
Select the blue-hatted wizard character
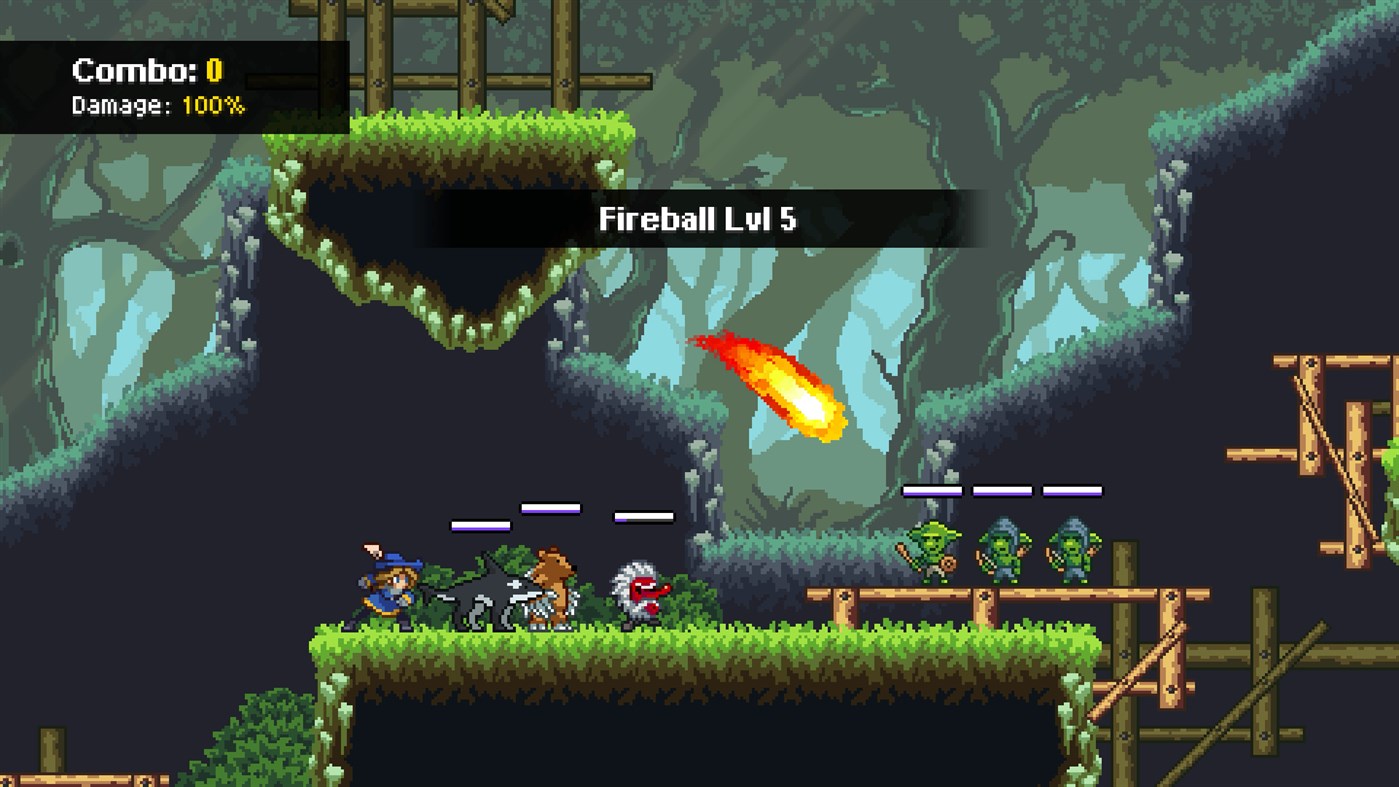[x=390, y=585]
